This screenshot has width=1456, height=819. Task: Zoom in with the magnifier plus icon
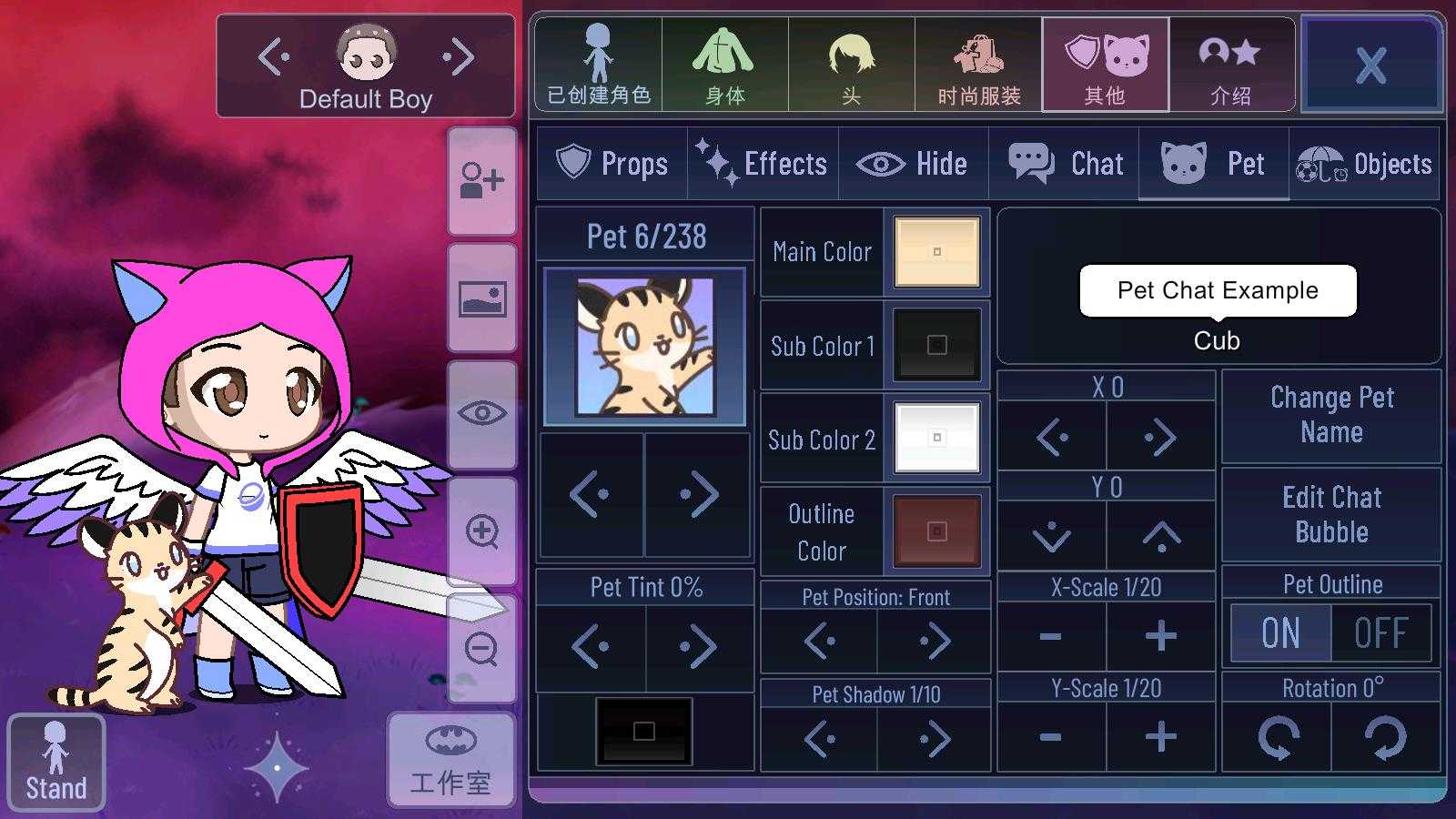[481, 531]
